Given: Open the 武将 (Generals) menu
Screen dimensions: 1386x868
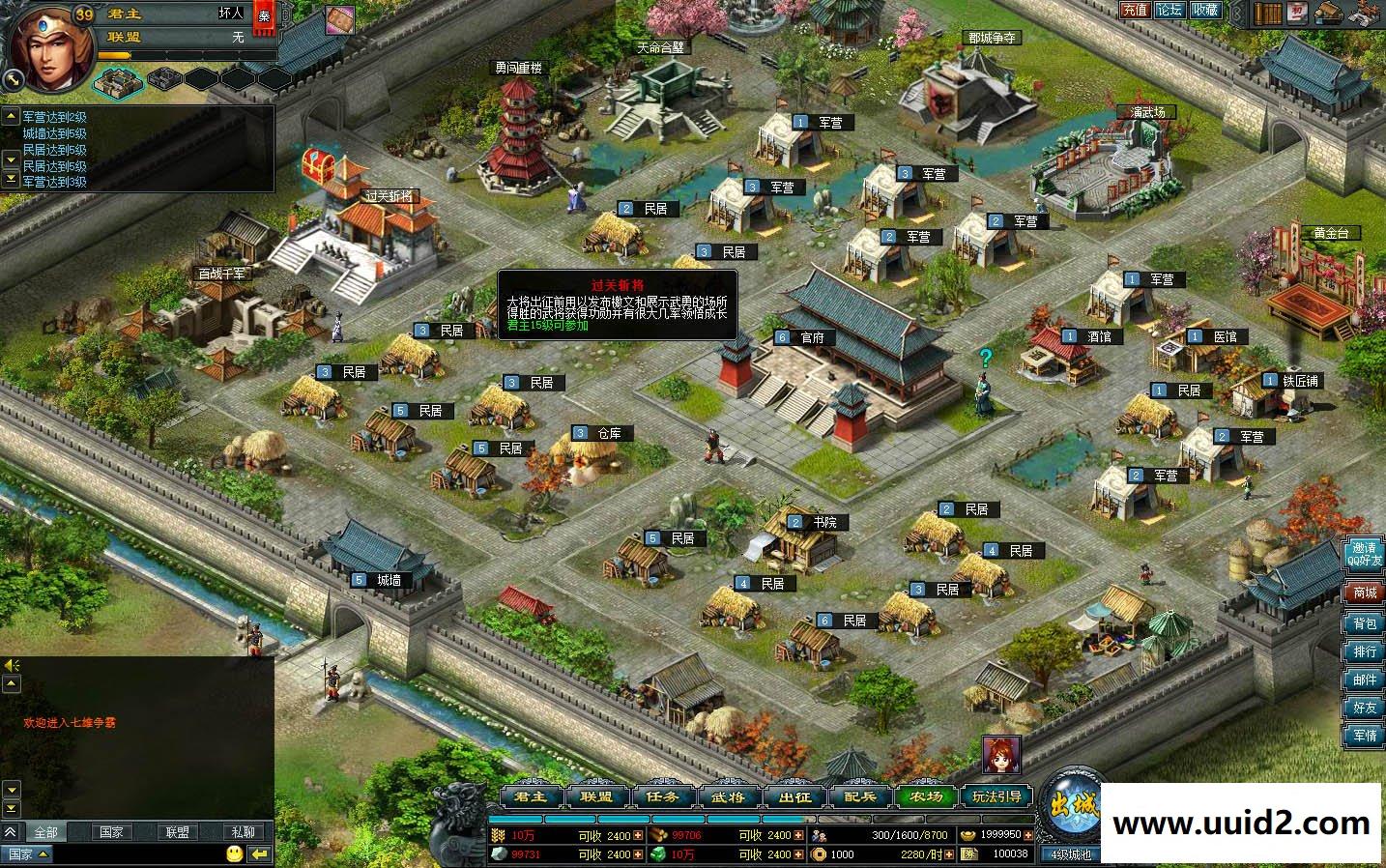Looking at the screenshot, I should point(729,797).
